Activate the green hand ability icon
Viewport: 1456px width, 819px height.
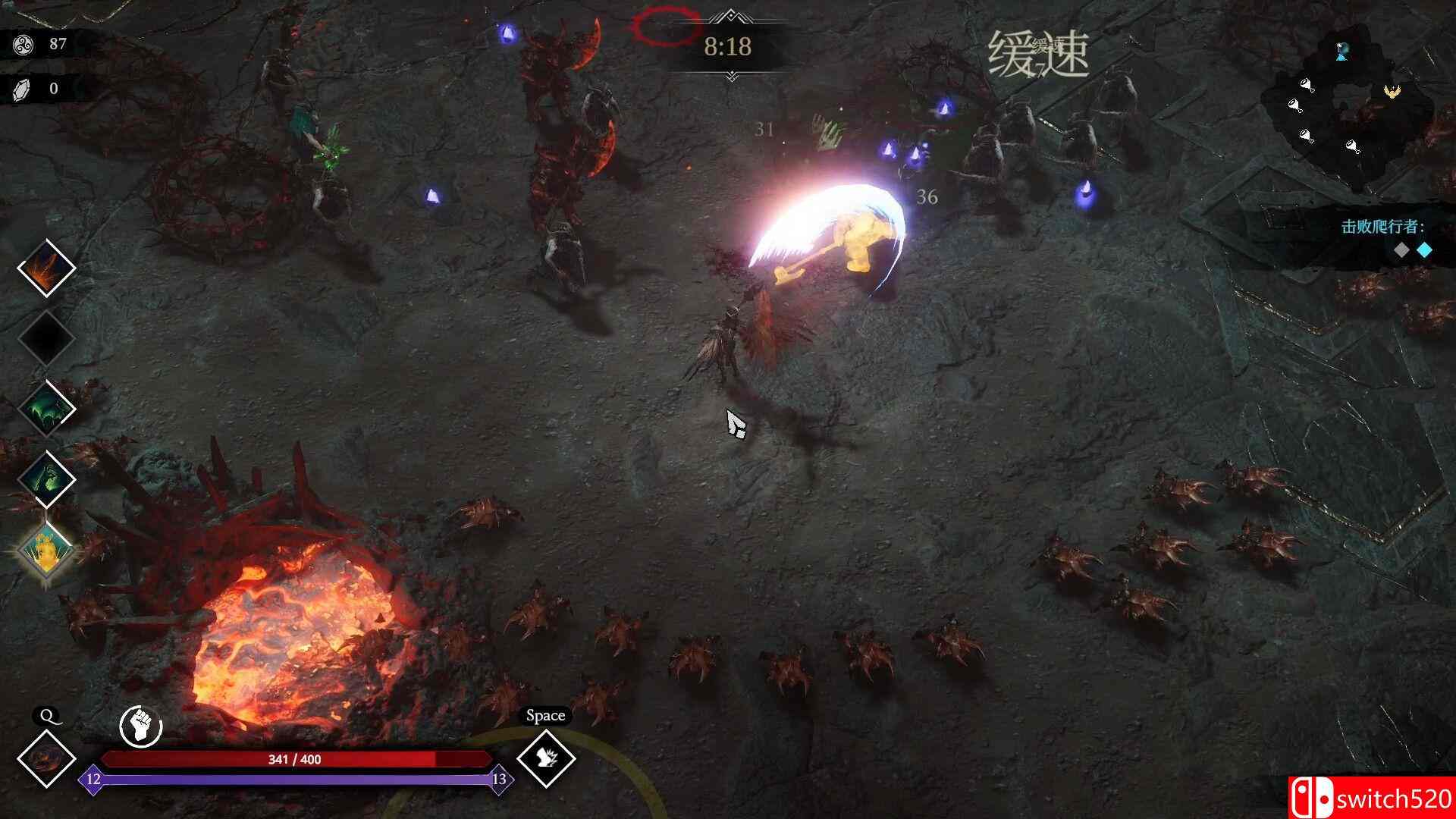pyautogui.click(x=45, y=479)
